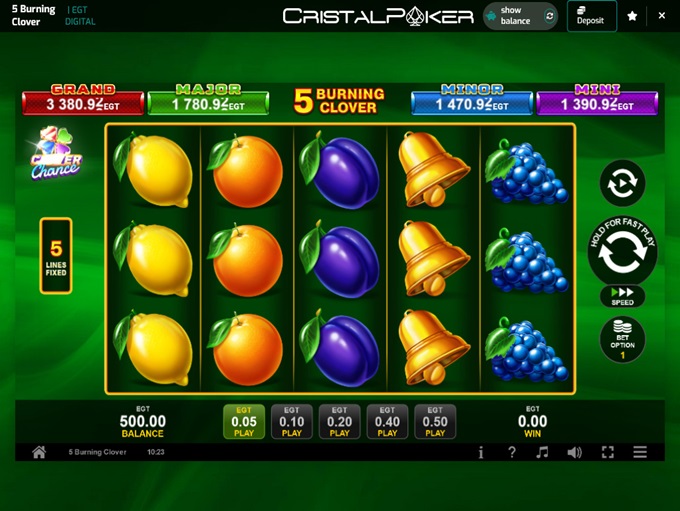Toggle the music note icon
The width and height of the screenshot is (680, 511).
tap(542, 452)
